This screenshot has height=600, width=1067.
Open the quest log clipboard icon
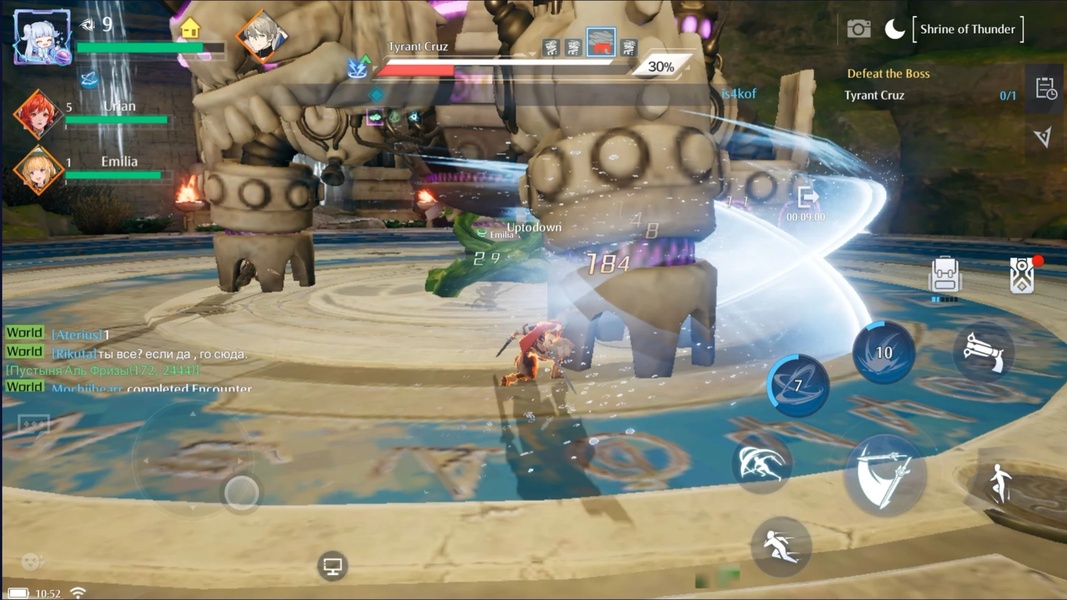coord(1045,89)
